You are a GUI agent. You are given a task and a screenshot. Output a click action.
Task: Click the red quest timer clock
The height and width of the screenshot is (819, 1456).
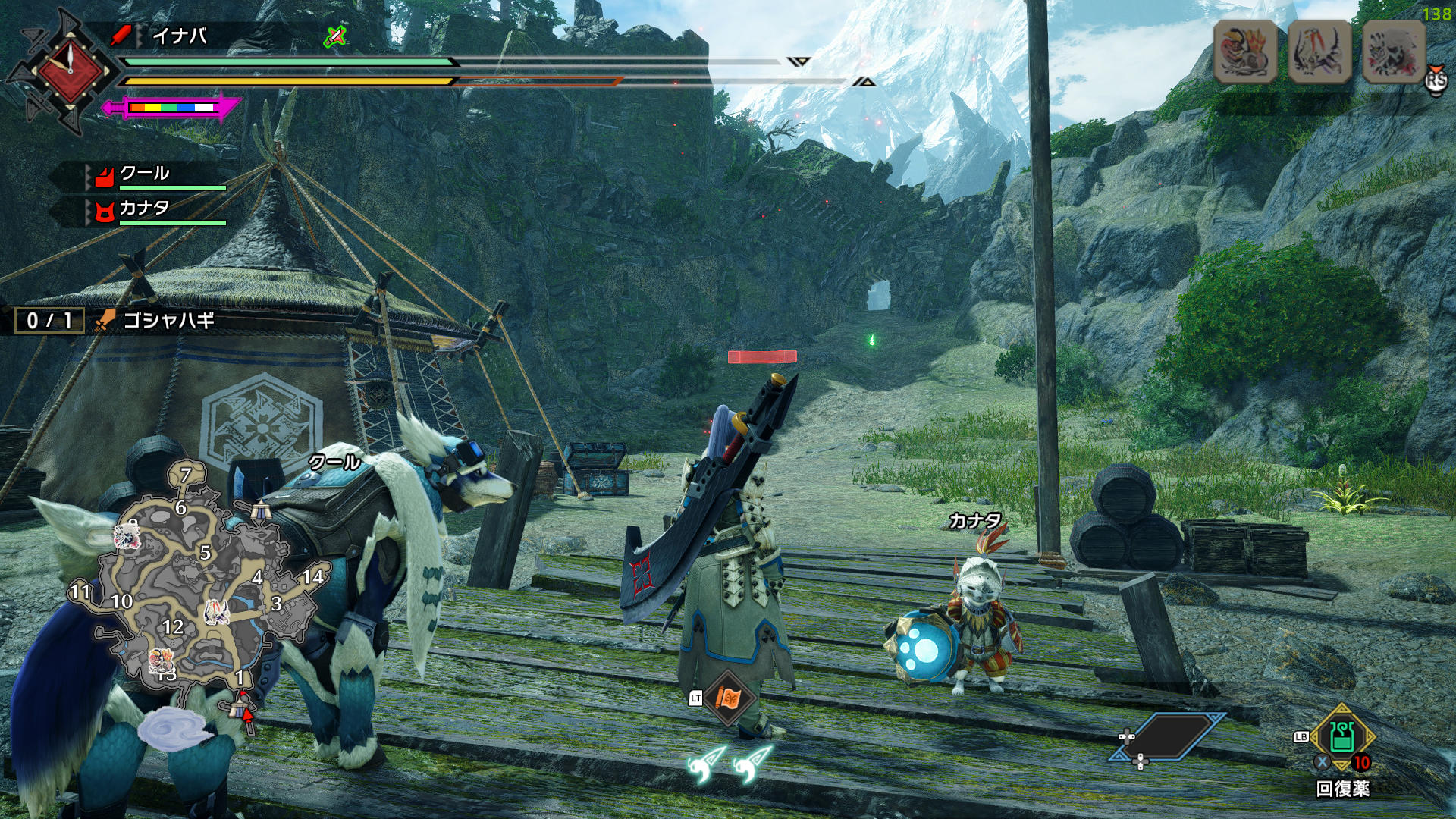(70, 70)
